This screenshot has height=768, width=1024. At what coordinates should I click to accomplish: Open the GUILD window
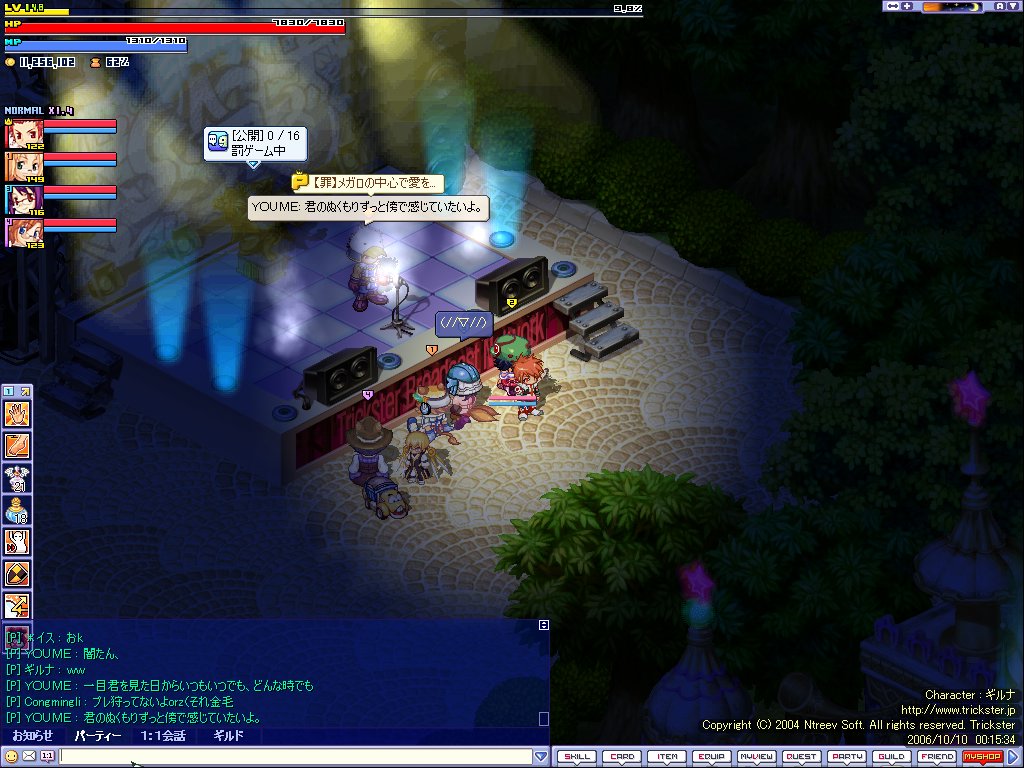point(892,757)
